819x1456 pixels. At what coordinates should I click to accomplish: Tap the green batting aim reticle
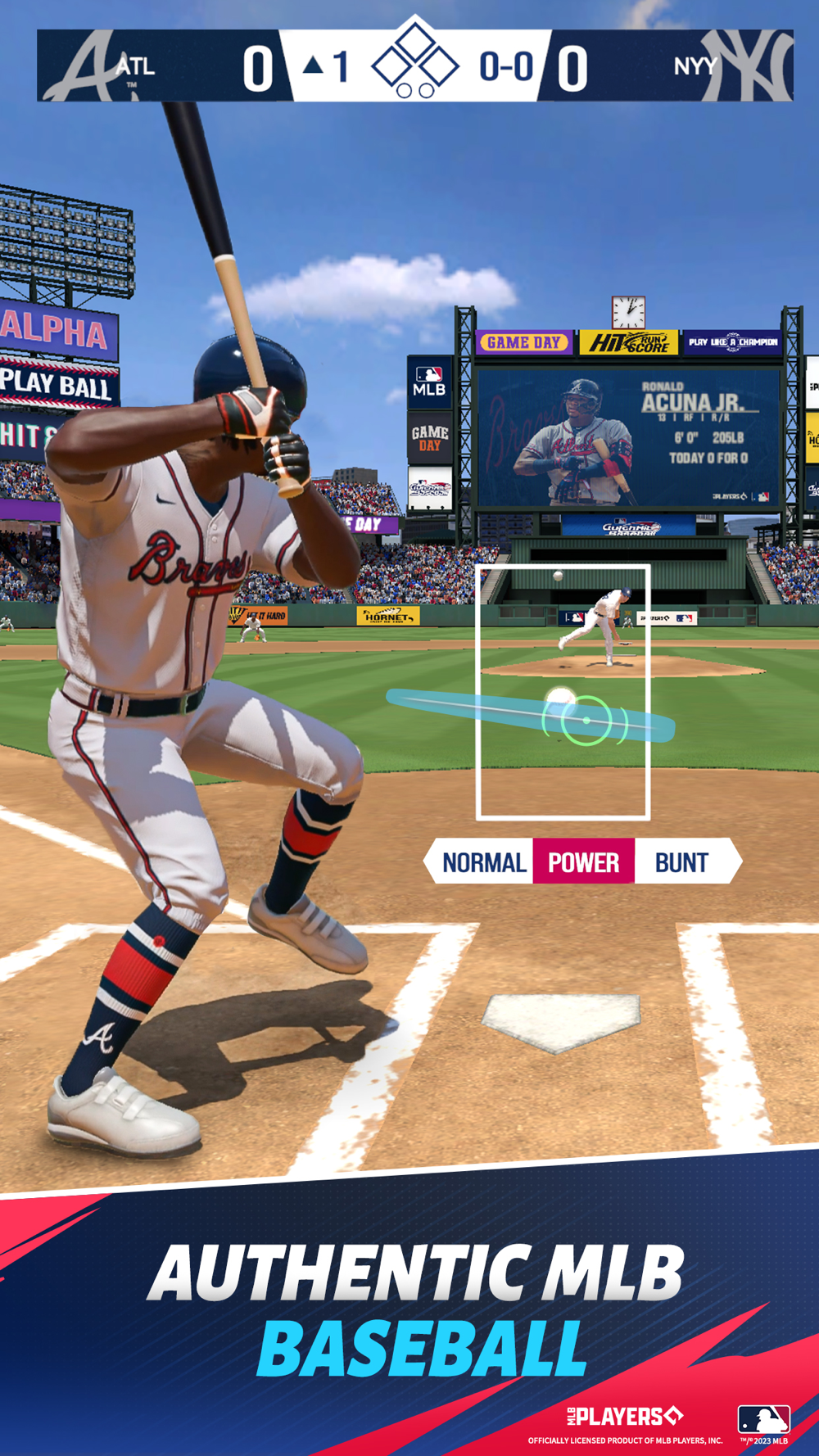[586, 721]
